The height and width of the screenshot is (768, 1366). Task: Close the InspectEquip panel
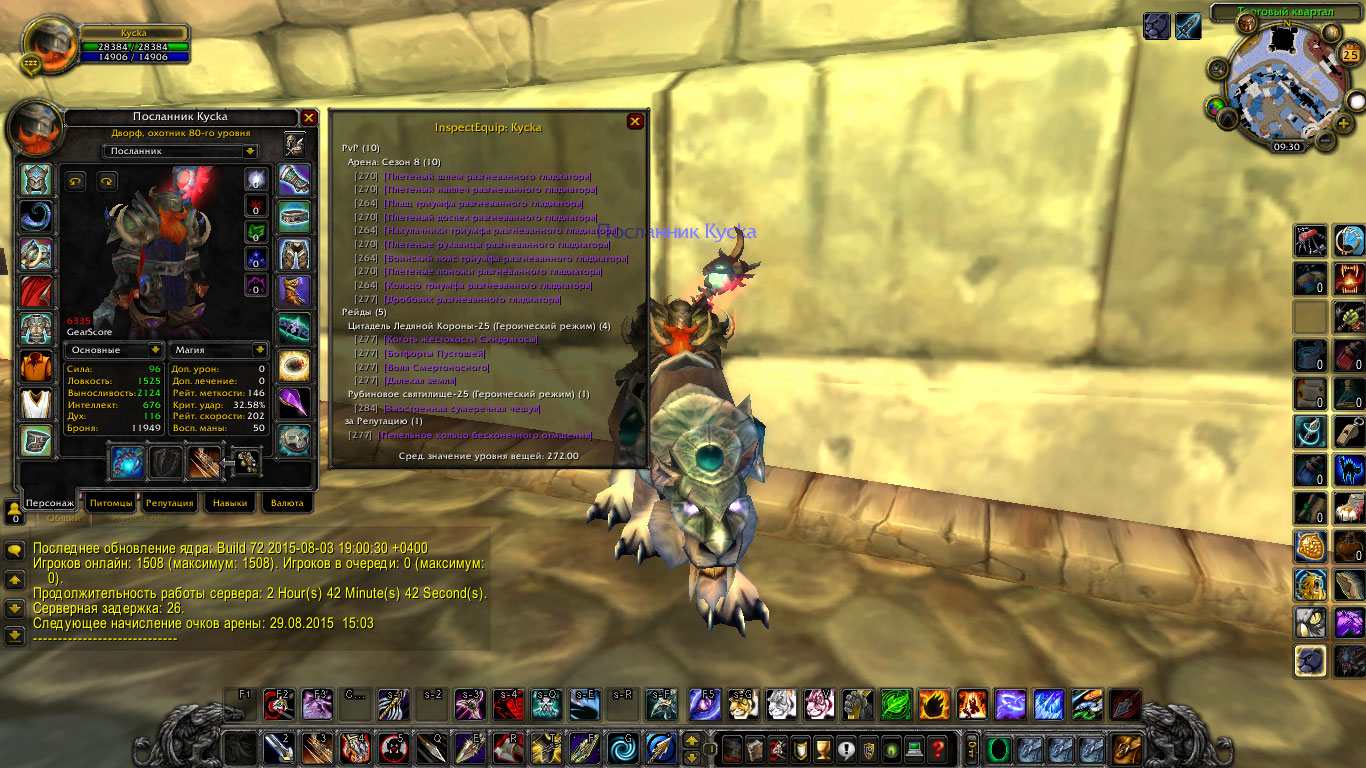[634, 121]
